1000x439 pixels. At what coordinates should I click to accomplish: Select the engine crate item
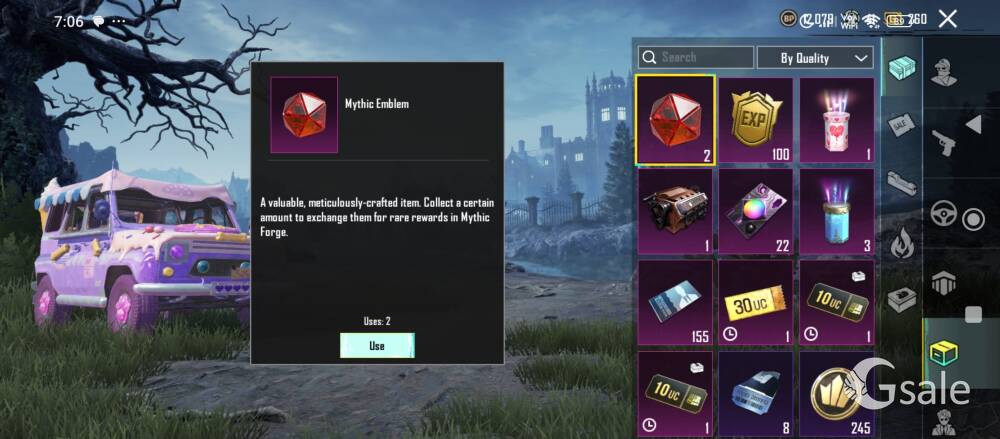click(x=675, y=210)
